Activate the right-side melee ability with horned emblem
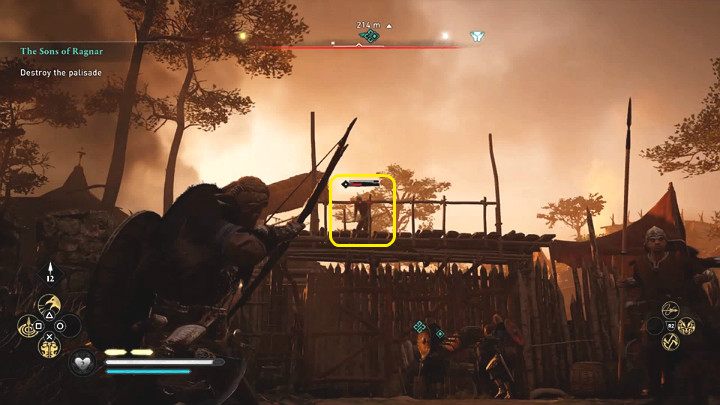Image resolution: width=720 pixels, height=405 pixels. point(687,326)
